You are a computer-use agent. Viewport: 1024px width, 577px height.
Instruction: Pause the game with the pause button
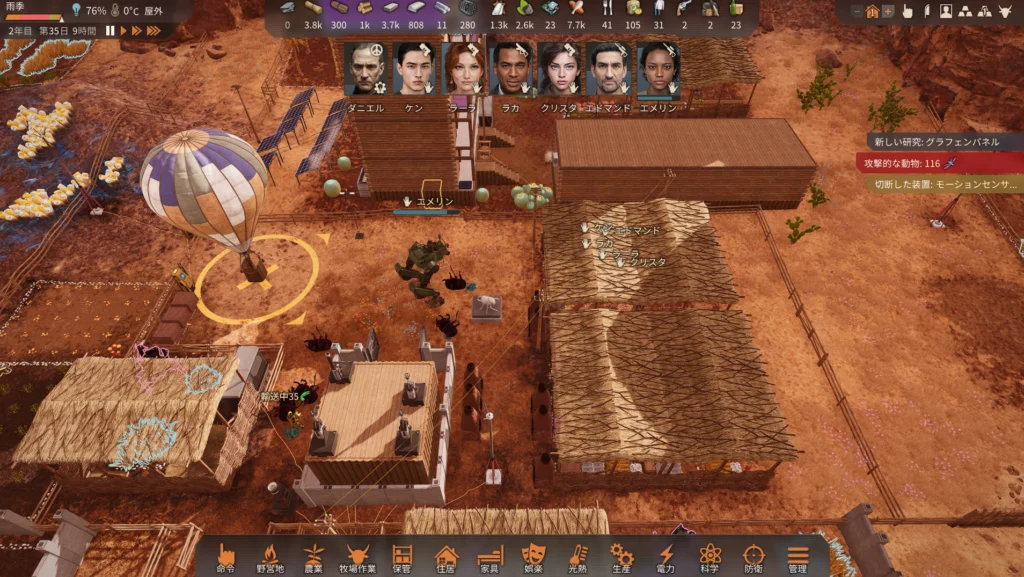(x=110, y=31)
